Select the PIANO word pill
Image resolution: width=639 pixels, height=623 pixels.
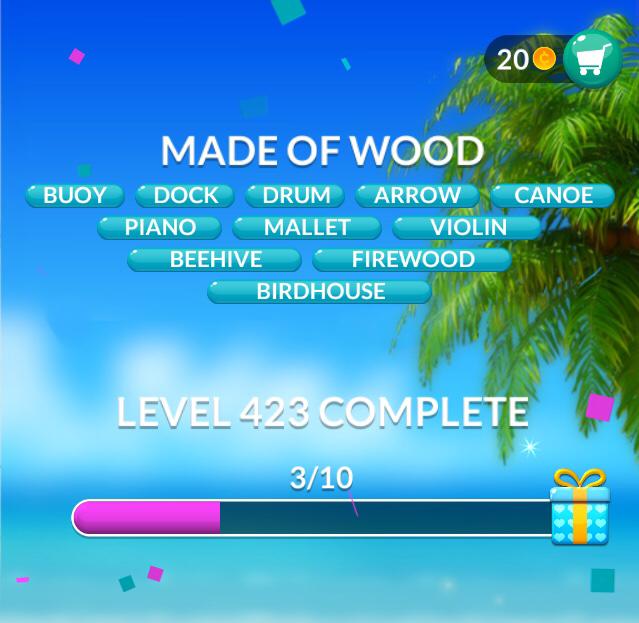[160, 227]
